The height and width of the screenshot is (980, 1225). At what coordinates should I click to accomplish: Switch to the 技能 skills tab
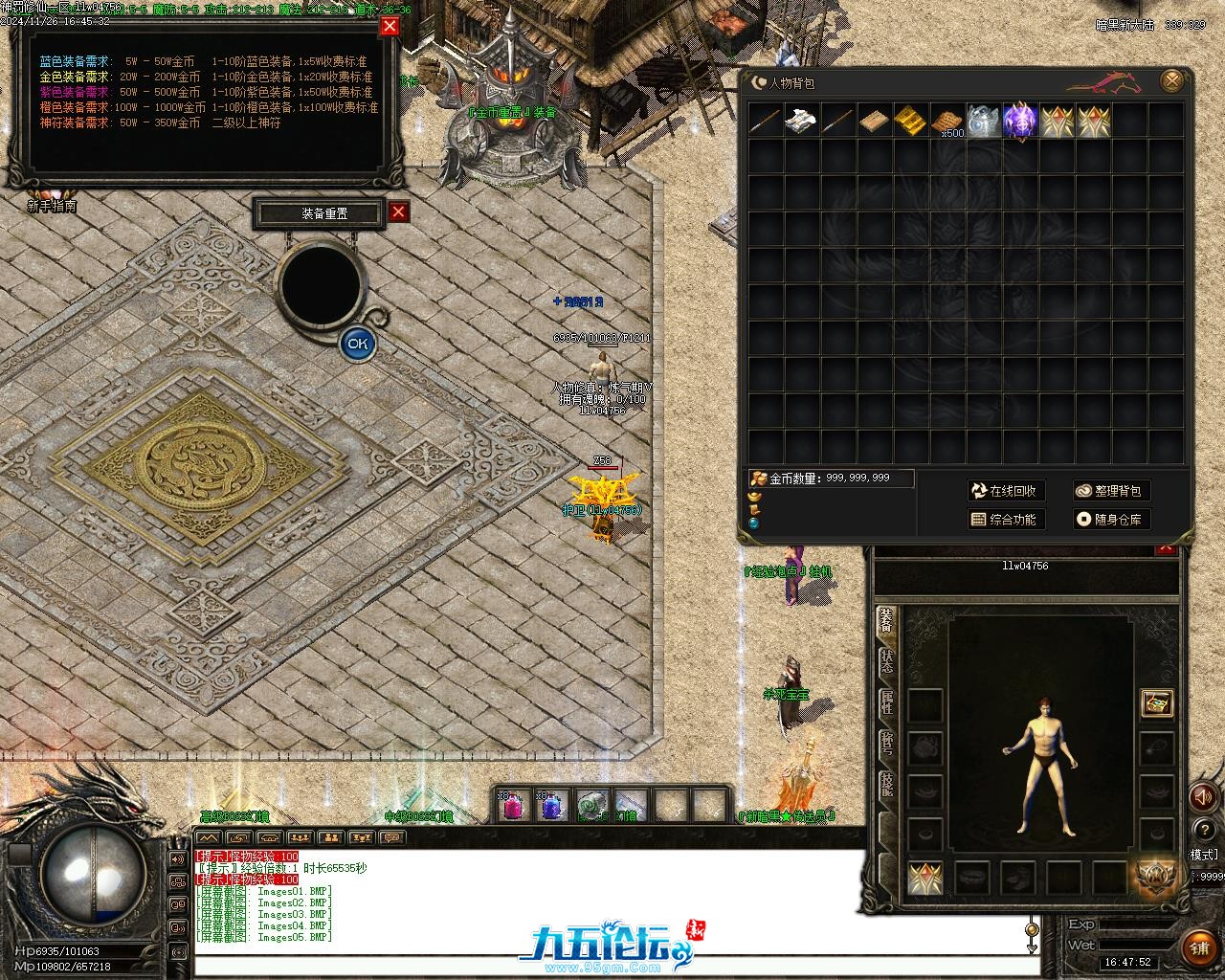[x=887, y=784]
